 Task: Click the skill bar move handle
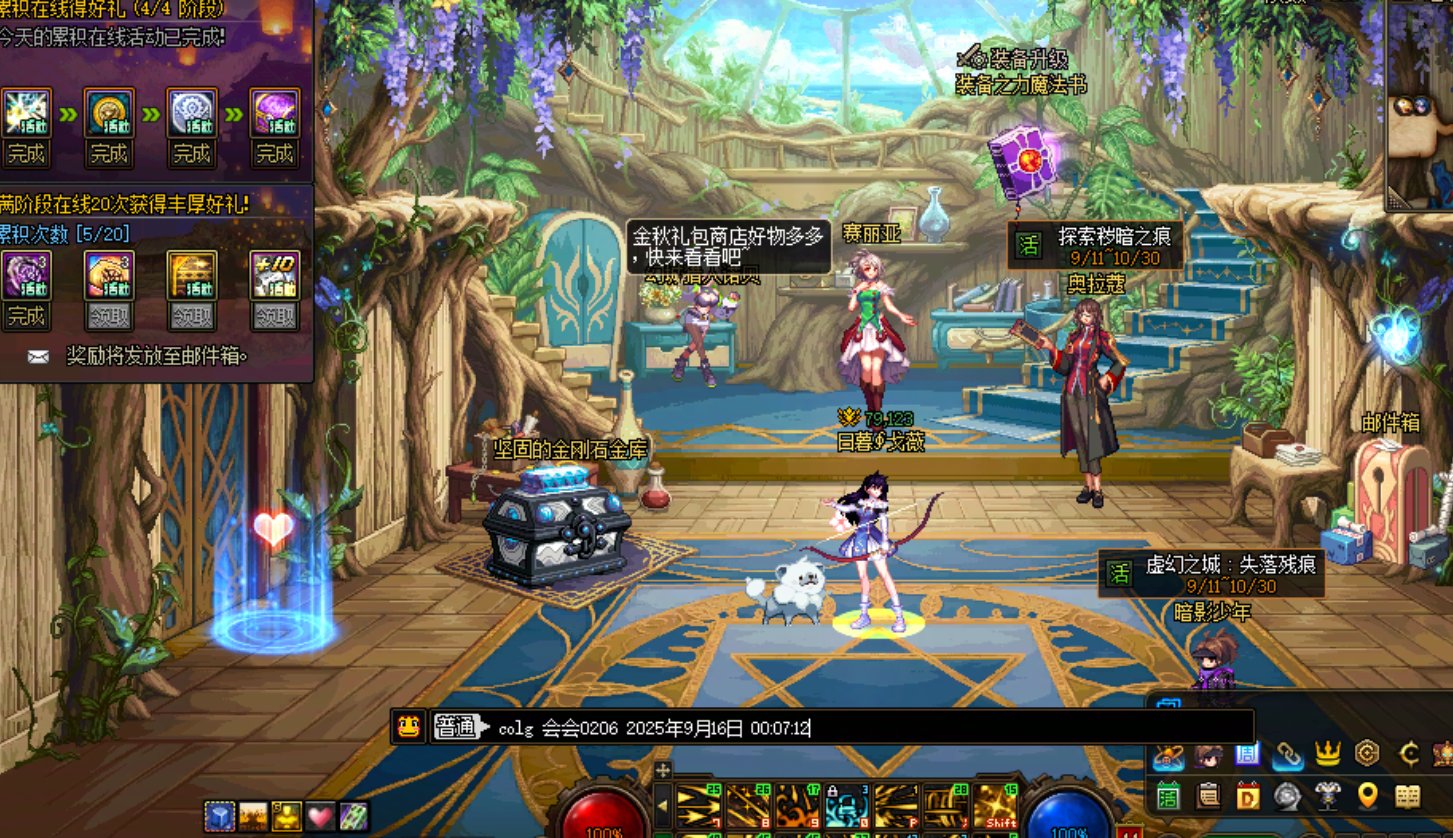click(662, 771)
